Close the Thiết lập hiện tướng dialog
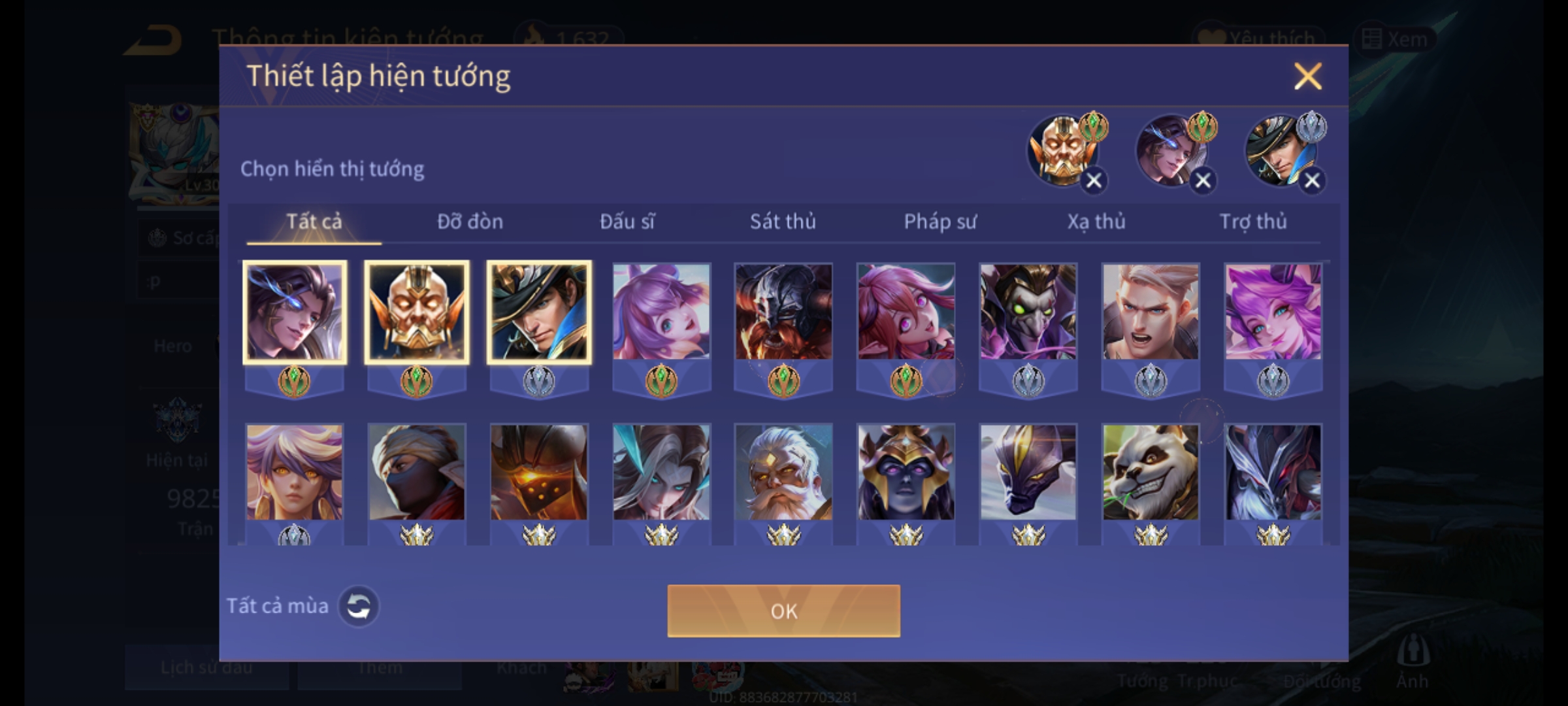1568x706 pixels. click(1307, 76)
